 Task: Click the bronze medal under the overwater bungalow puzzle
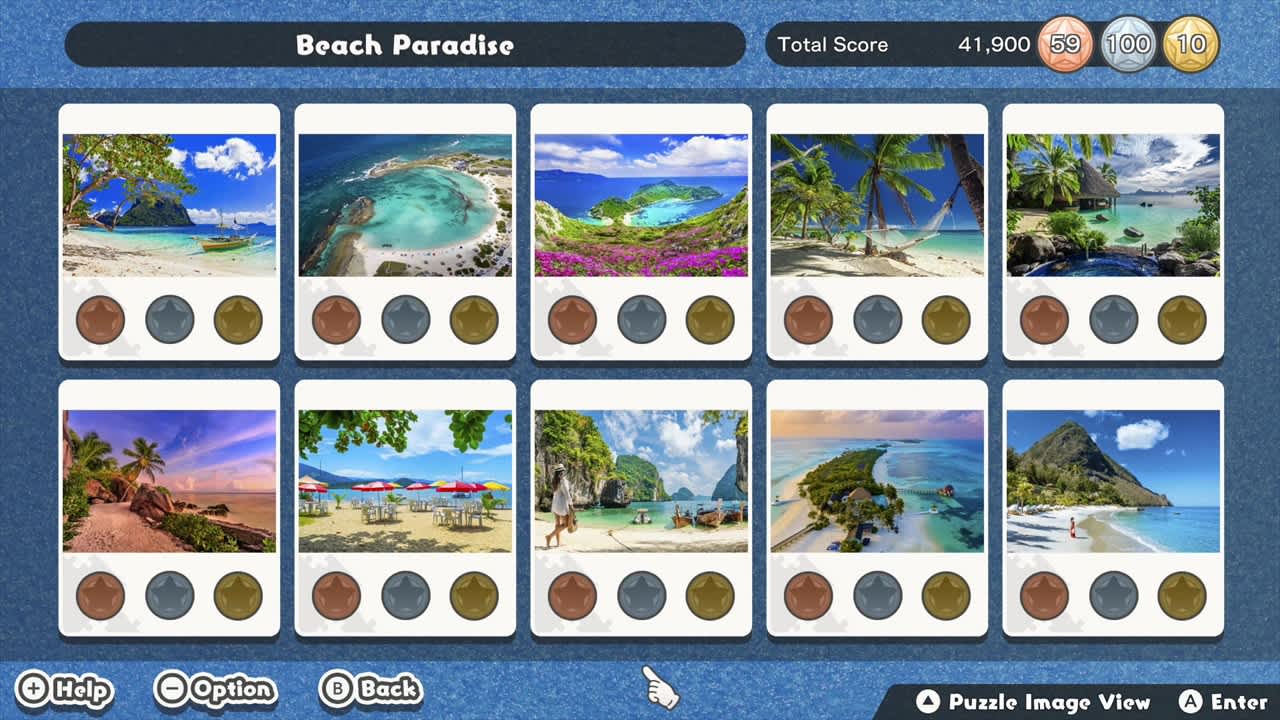pos(1045,319)
